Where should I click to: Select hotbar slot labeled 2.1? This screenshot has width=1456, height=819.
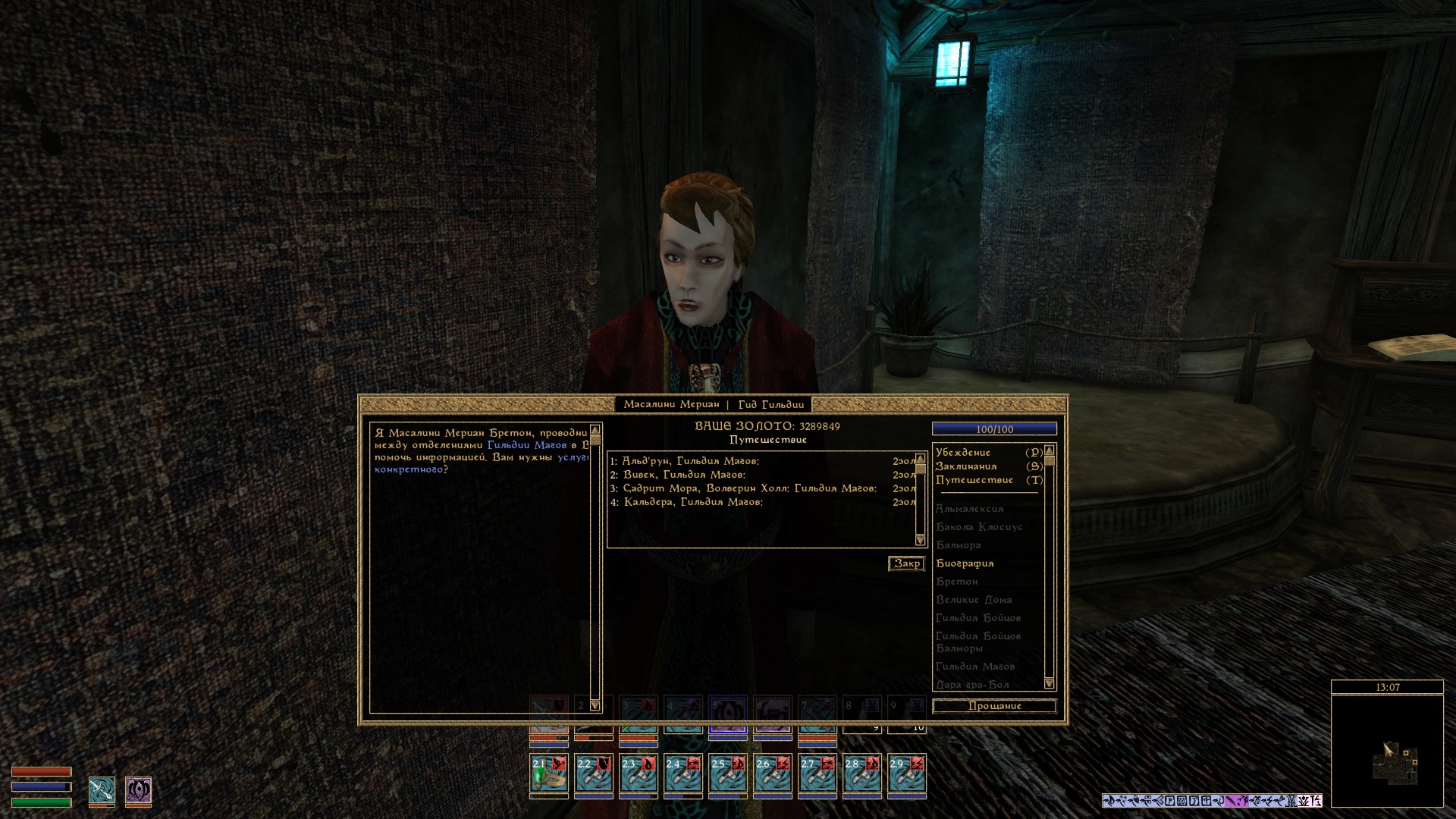(549, 773)
